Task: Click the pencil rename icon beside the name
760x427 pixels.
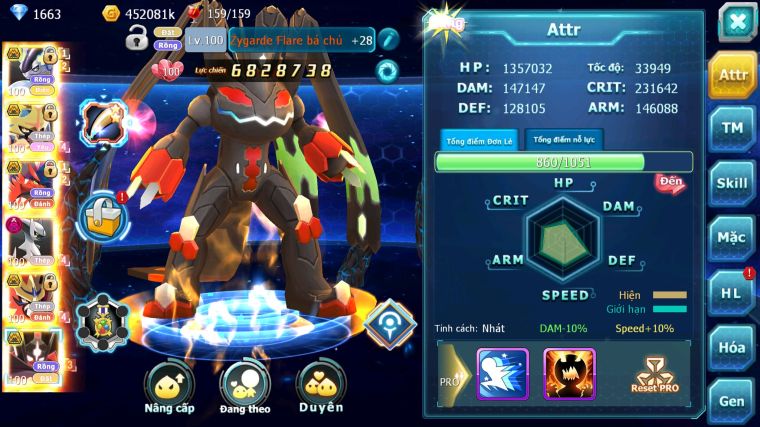Action: [x=389, y=39]
